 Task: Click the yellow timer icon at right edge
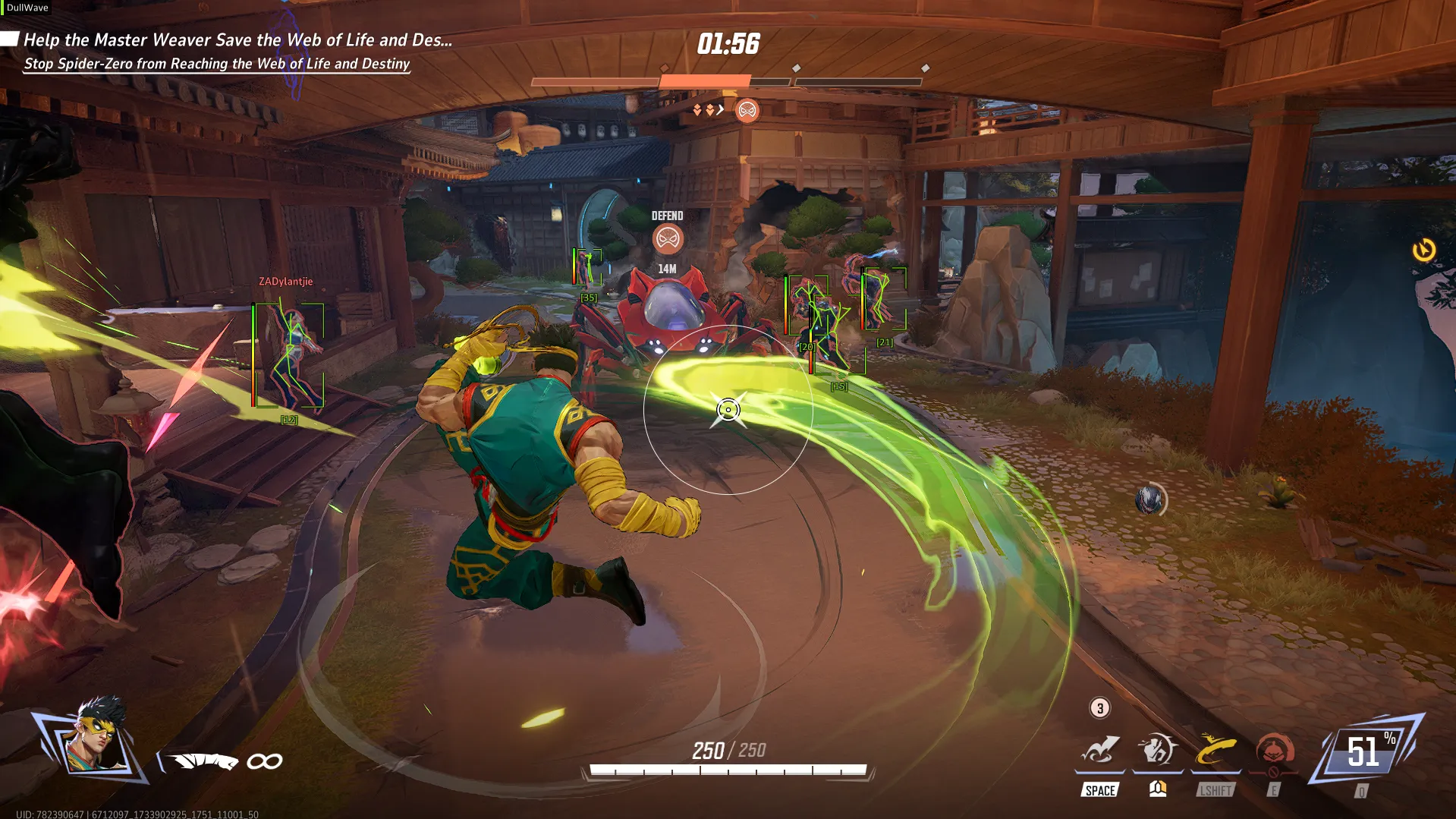pos(1424,250)
